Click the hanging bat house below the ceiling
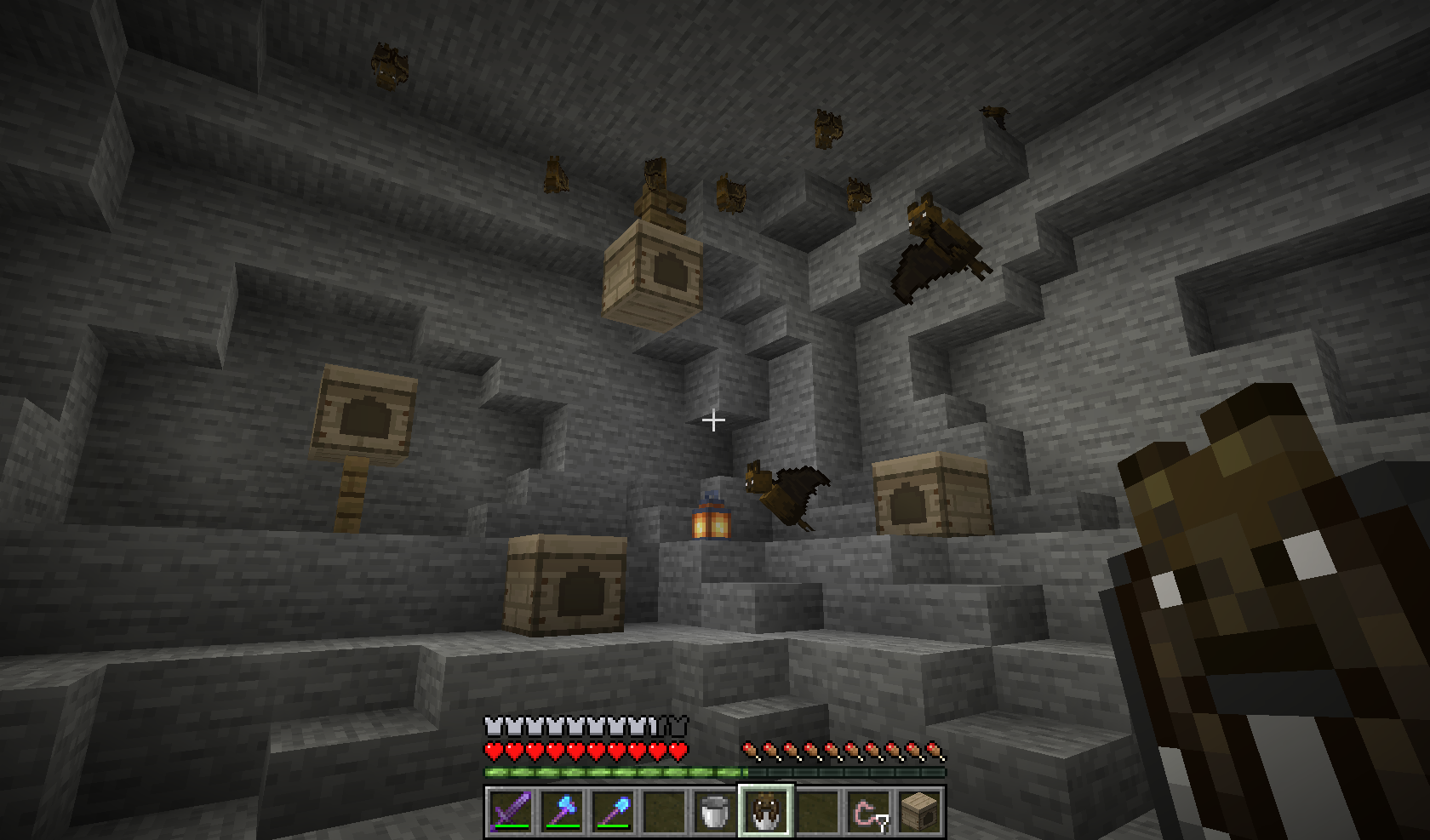 click(x=654, y=272)
